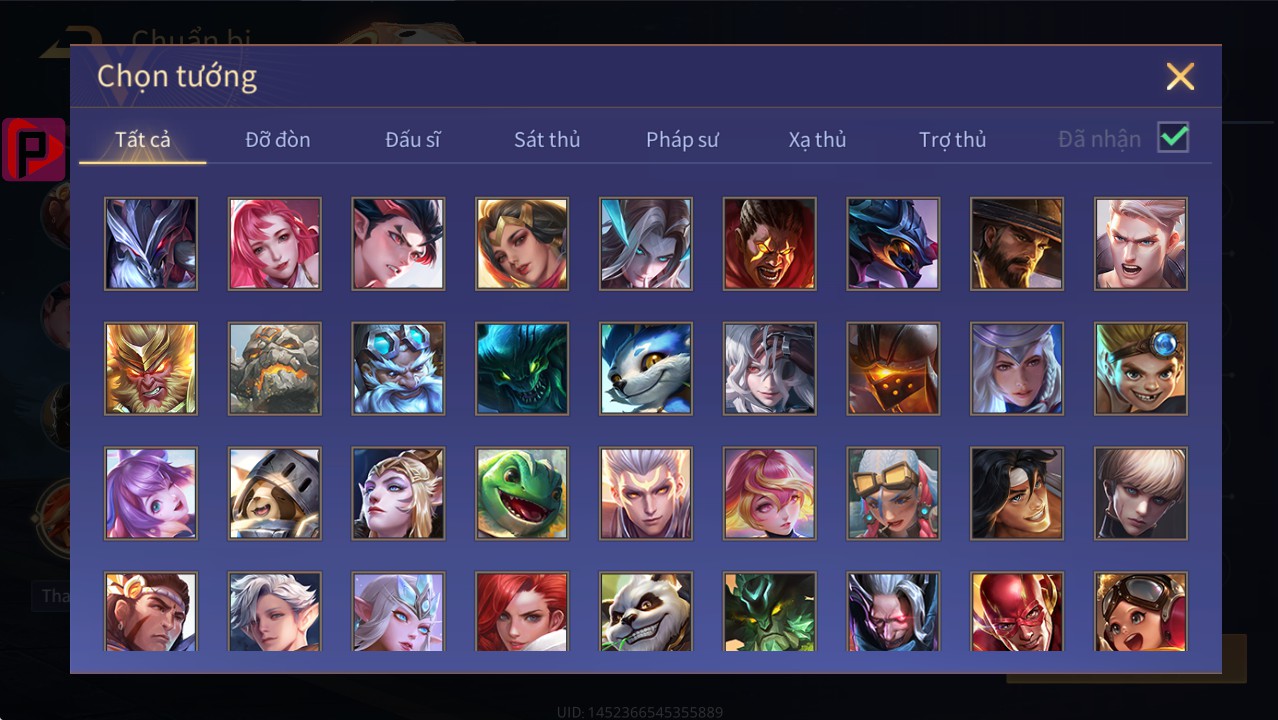
Task: Switch to the Sát thủ tab
Action: pos(547,139)
